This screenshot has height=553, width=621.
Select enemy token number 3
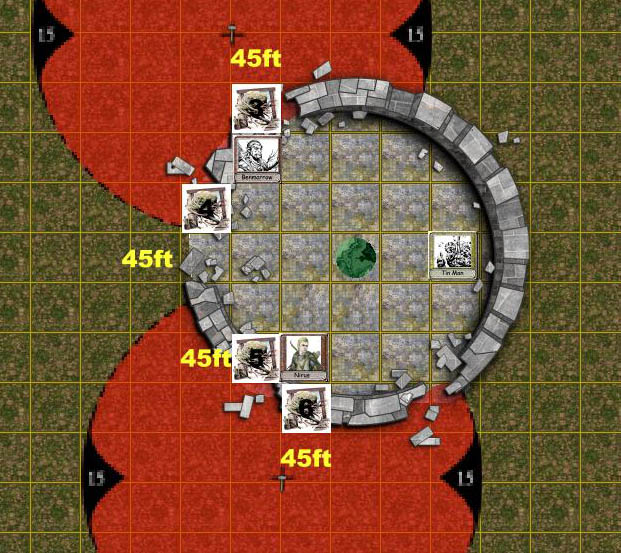[256, 108]
